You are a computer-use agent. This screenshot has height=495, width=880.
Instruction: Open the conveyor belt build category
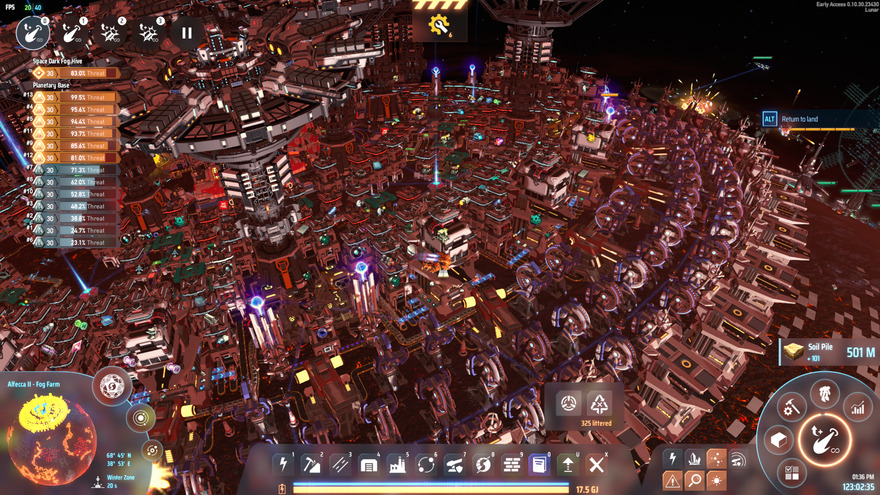(340, 464)
